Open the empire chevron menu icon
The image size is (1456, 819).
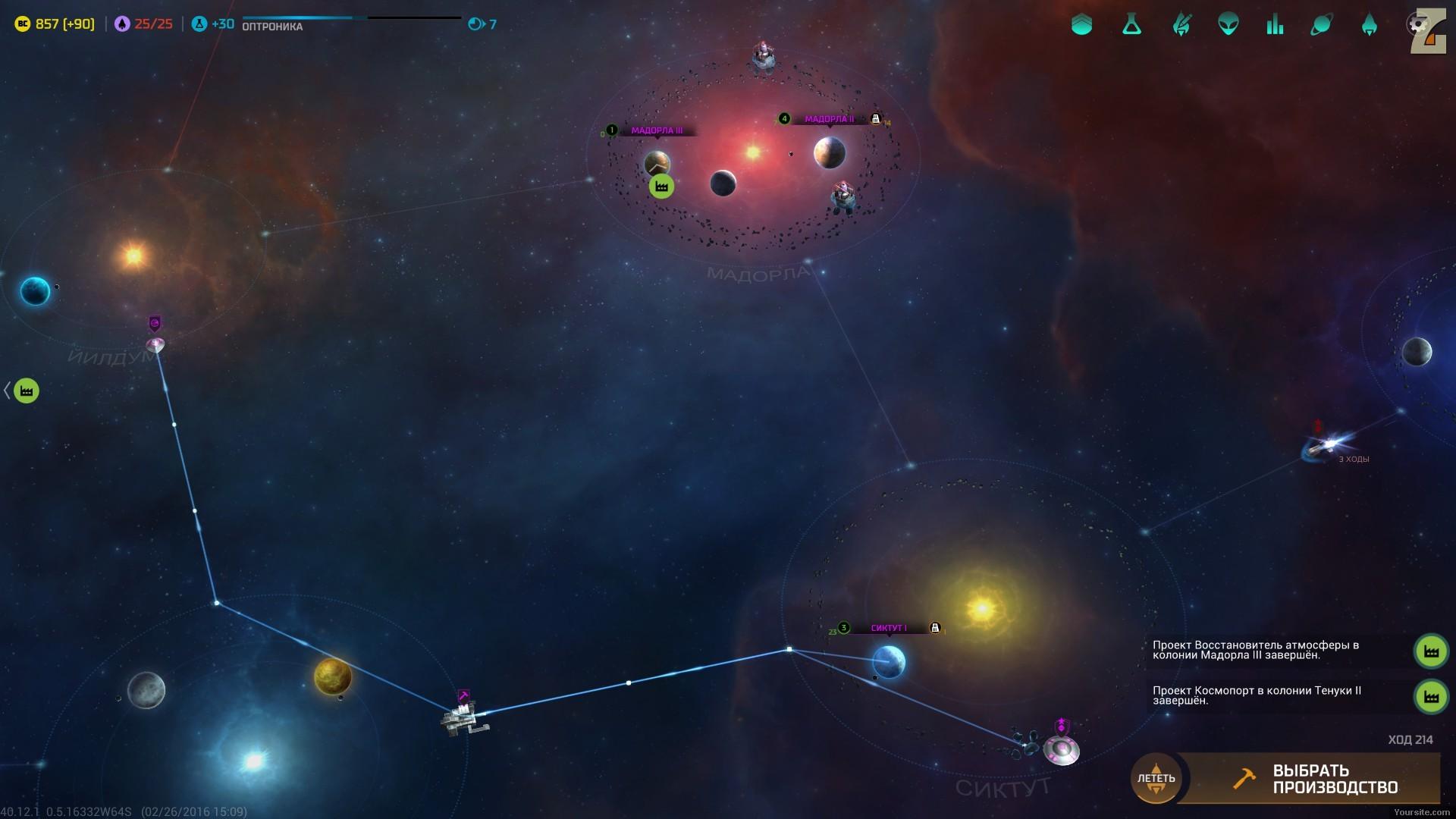pos(1081,24)
